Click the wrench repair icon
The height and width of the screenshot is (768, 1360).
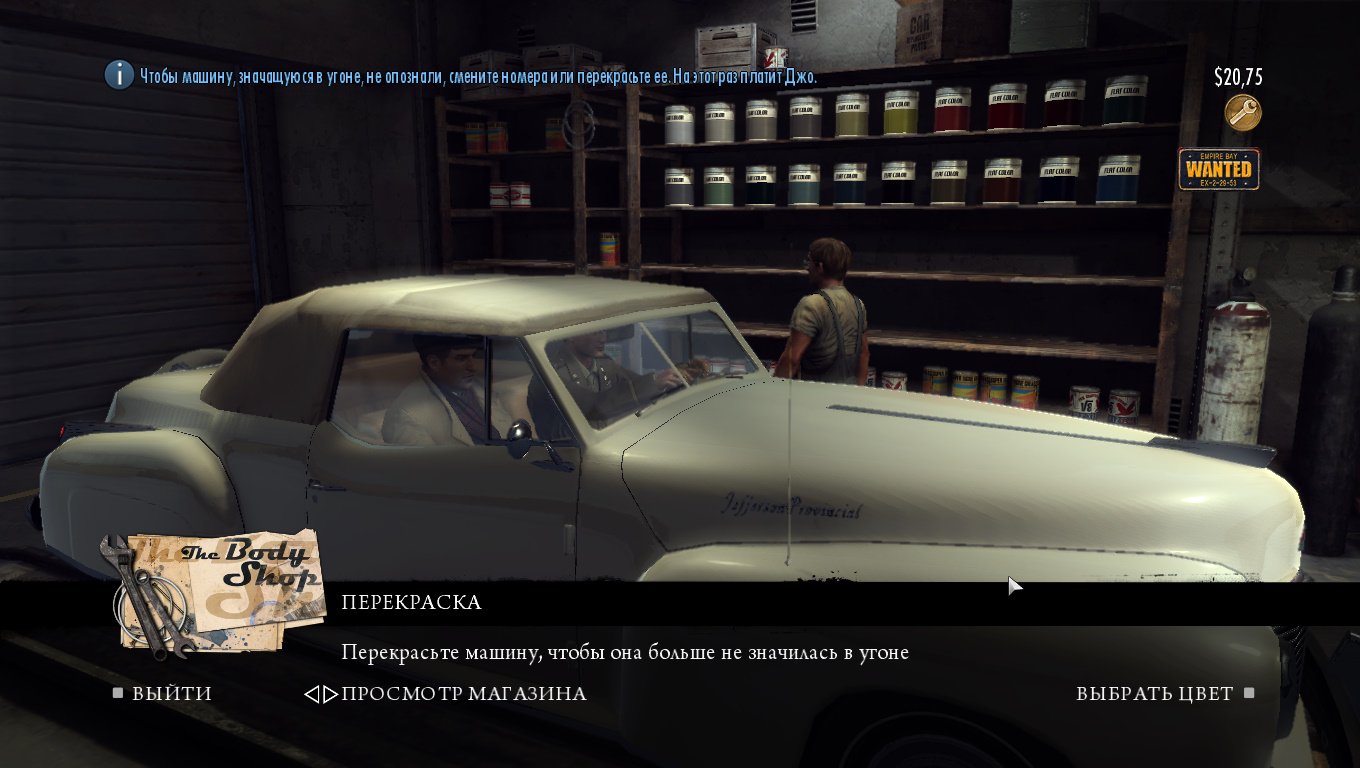click(1243, 113)
